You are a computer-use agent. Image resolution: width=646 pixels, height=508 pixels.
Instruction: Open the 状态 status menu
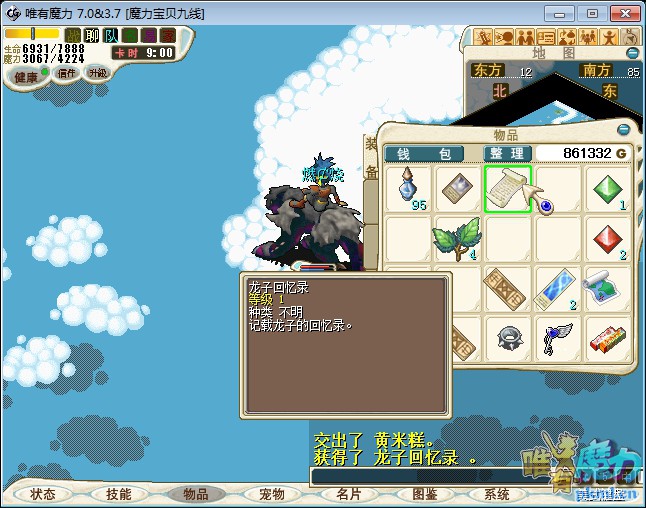(43, 494)
